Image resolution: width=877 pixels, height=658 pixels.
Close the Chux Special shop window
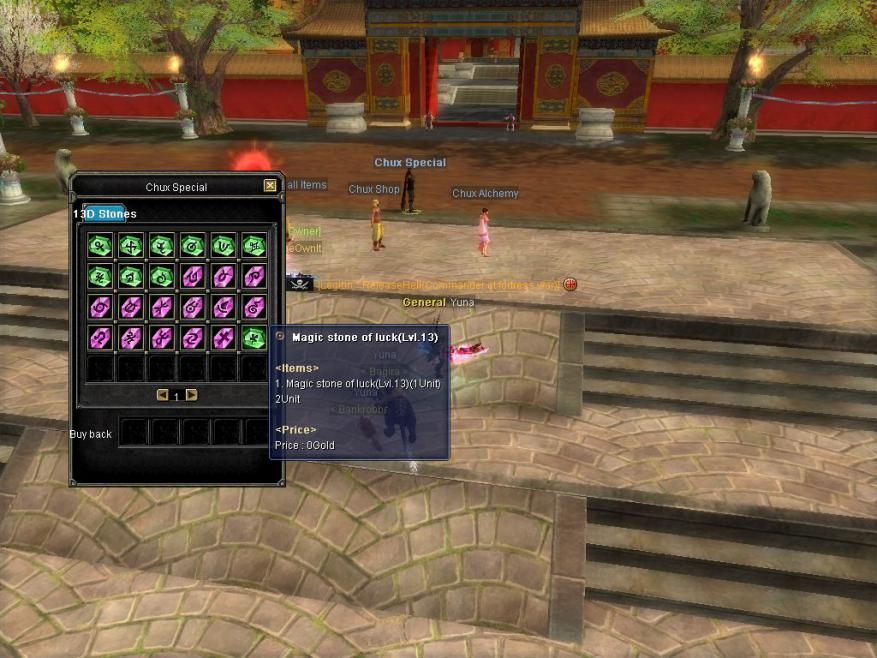click(x=270, y=186)
